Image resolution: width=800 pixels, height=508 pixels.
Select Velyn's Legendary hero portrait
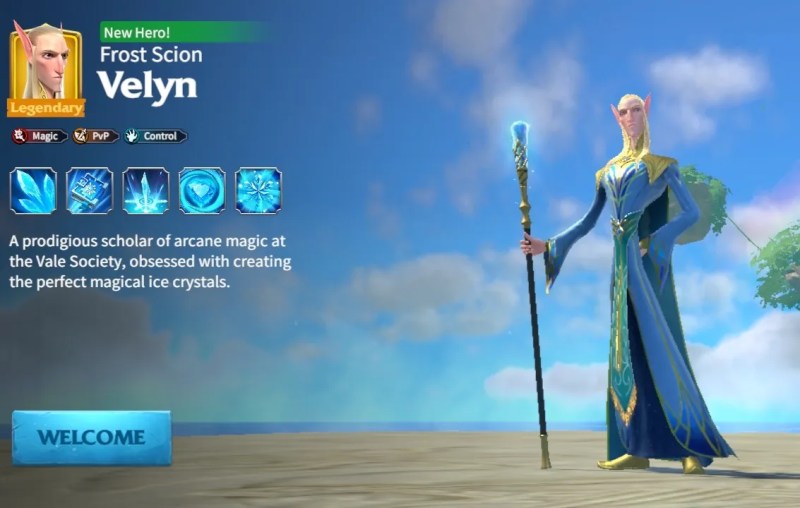[45, 66]
